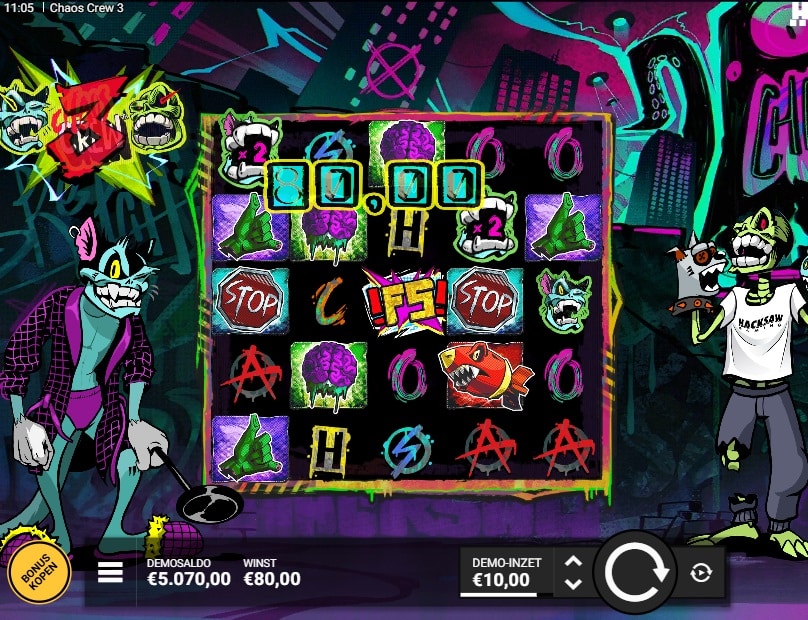Viewport: 808px width, 620px height.
Task: Decrease the bet with the down arrow
Action: (x=573, y=584)
